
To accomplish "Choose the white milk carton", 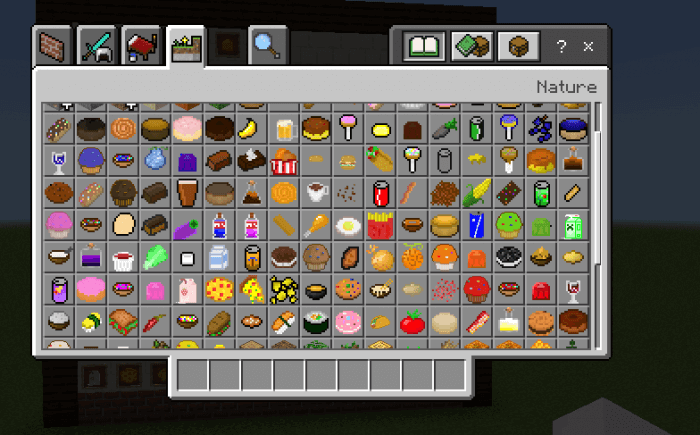I will (219, 257).
